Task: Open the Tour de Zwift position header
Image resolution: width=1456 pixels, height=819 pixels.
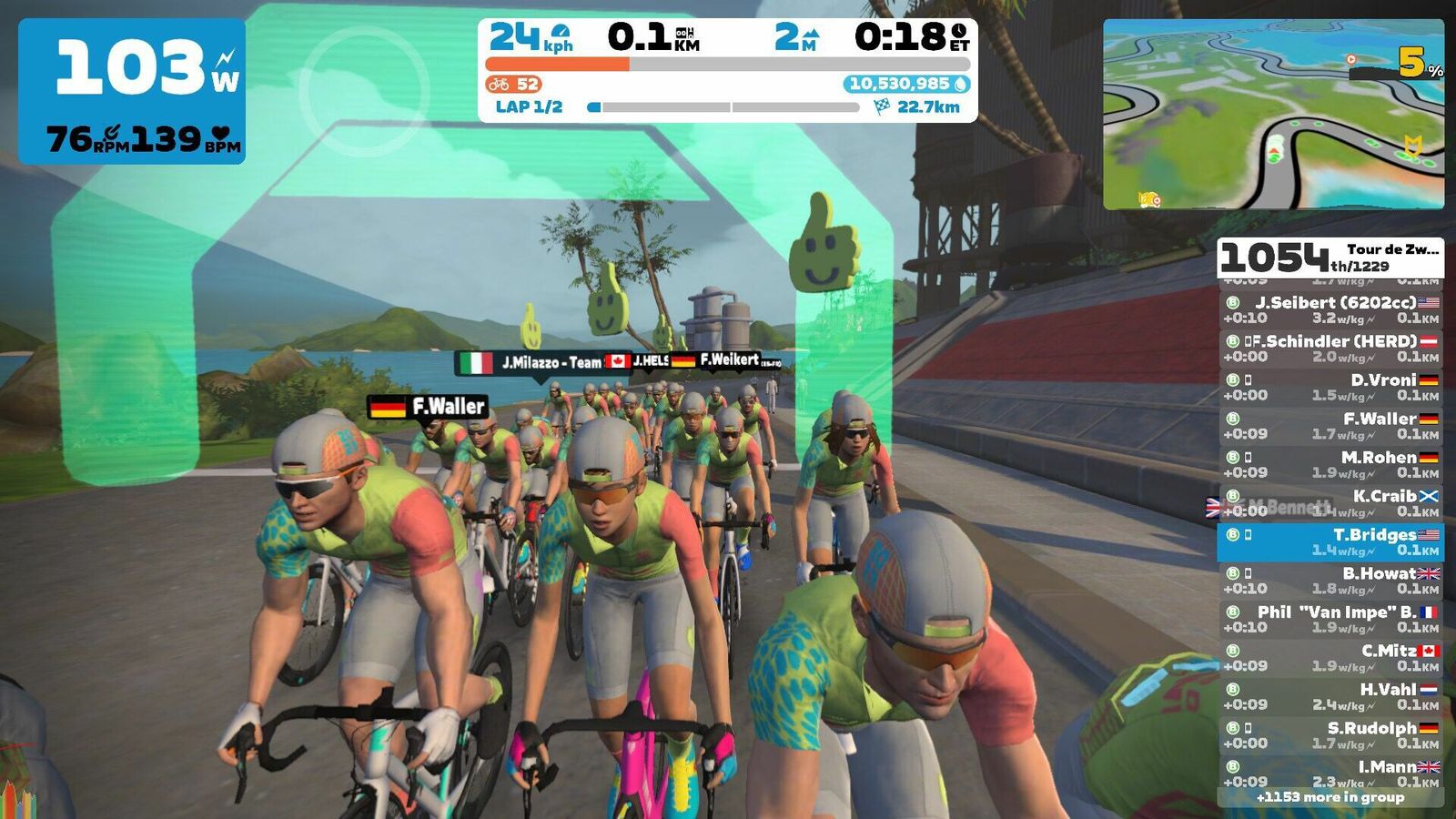Action: tap(1330, 258)
